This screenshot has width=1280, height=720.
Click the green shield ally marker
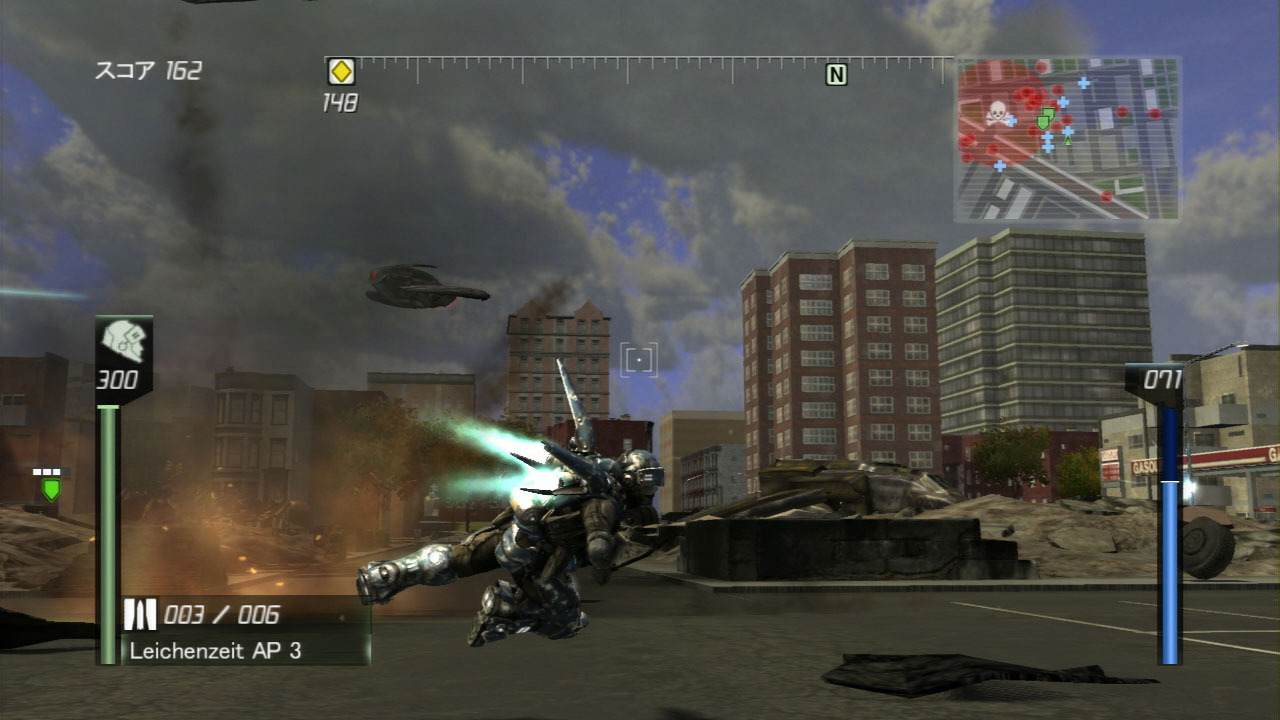pyautogui.click(x=50, y=489)
